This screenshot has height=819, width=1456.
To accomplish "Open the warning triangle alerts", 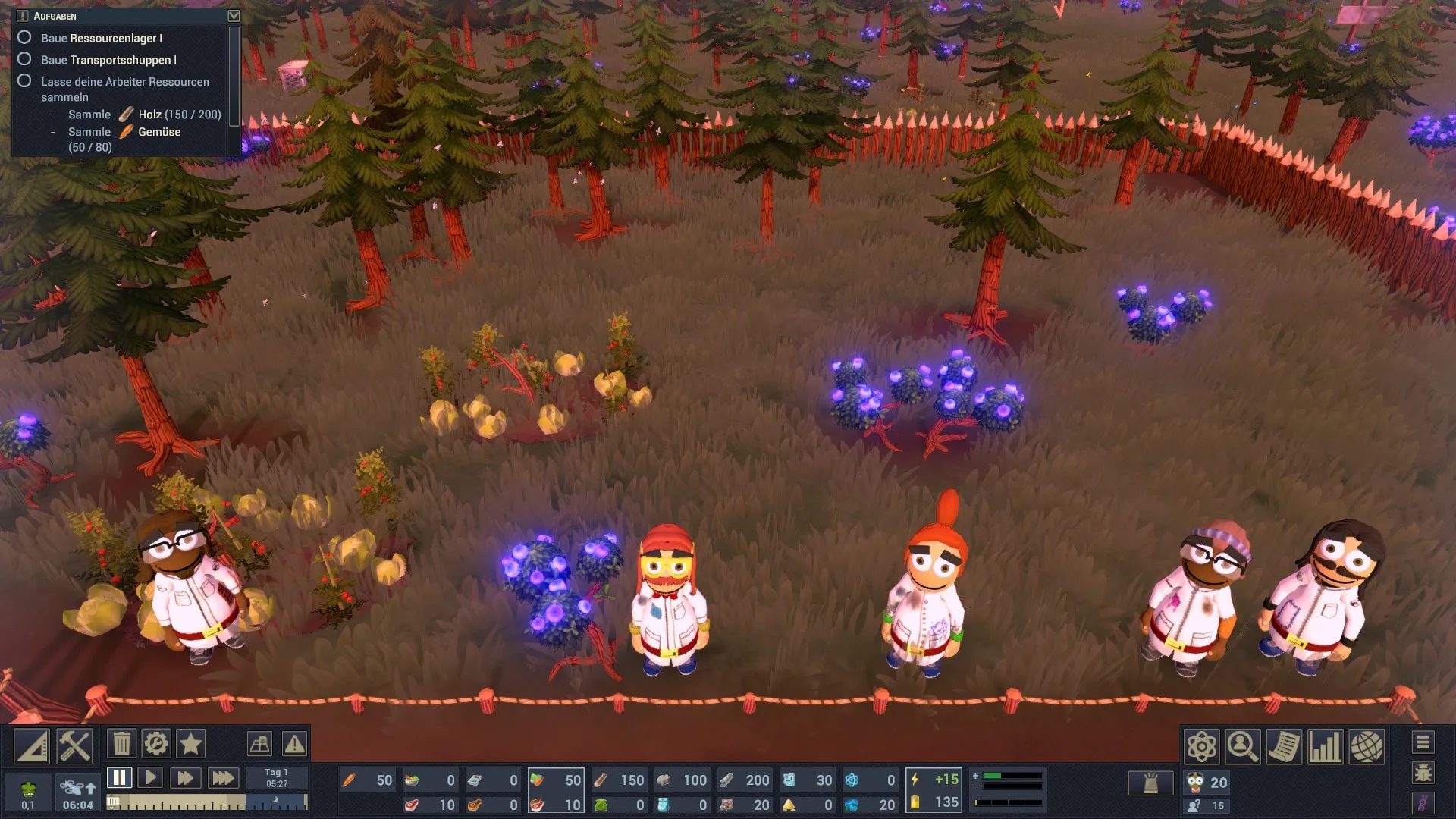I will [294, 744].
